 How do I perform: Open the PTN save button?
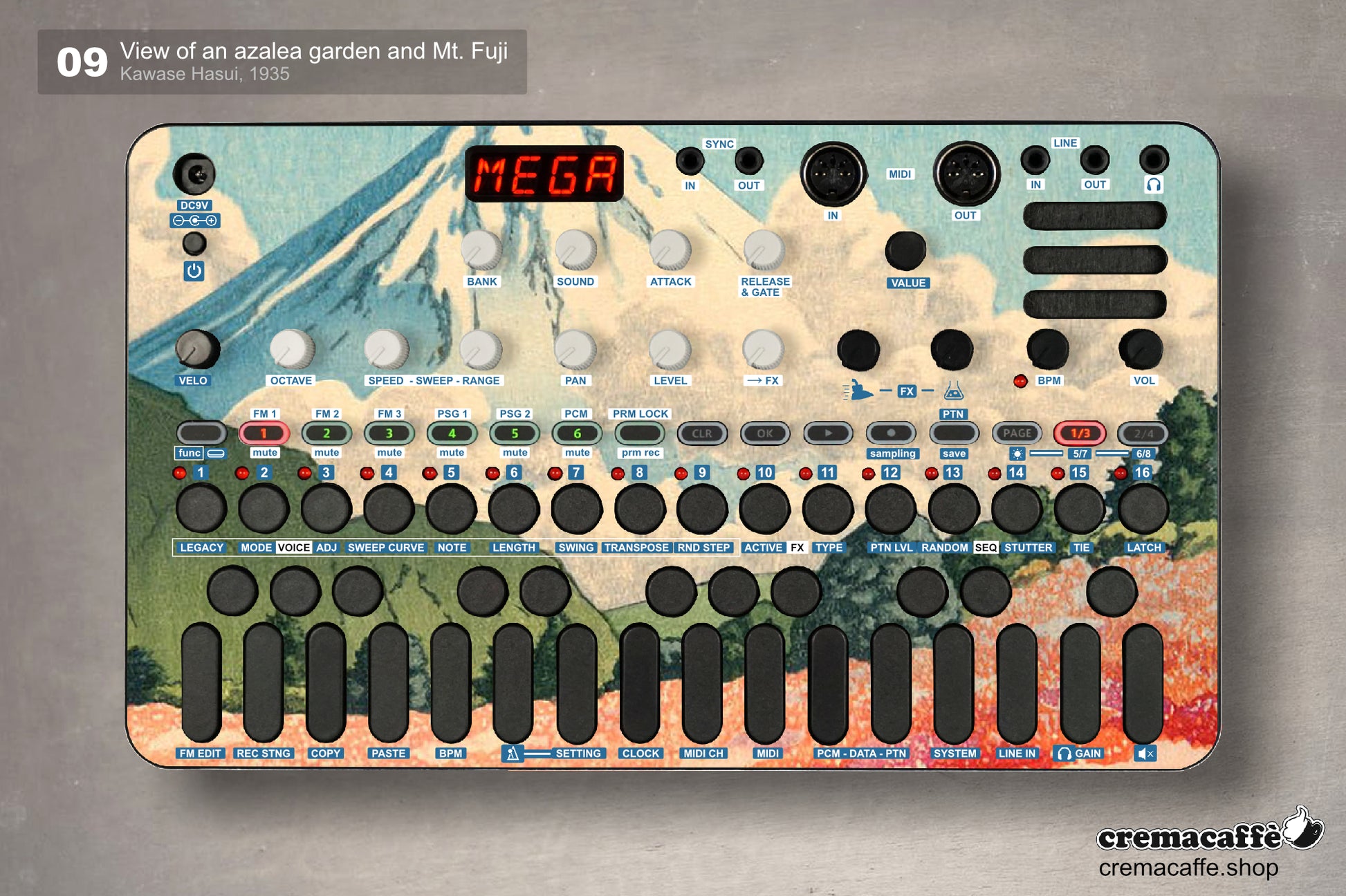(x=953, y=433)
